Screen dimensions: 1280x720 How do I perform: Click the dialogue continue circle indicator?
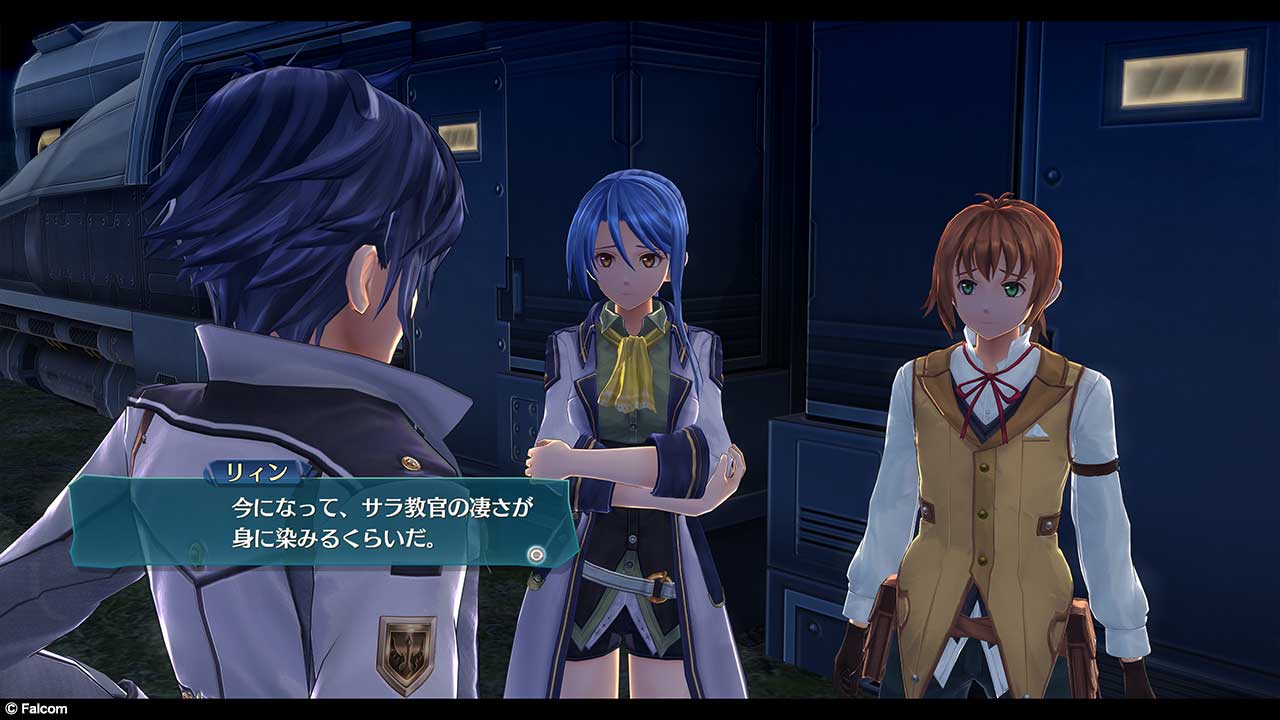pos(536,552)
